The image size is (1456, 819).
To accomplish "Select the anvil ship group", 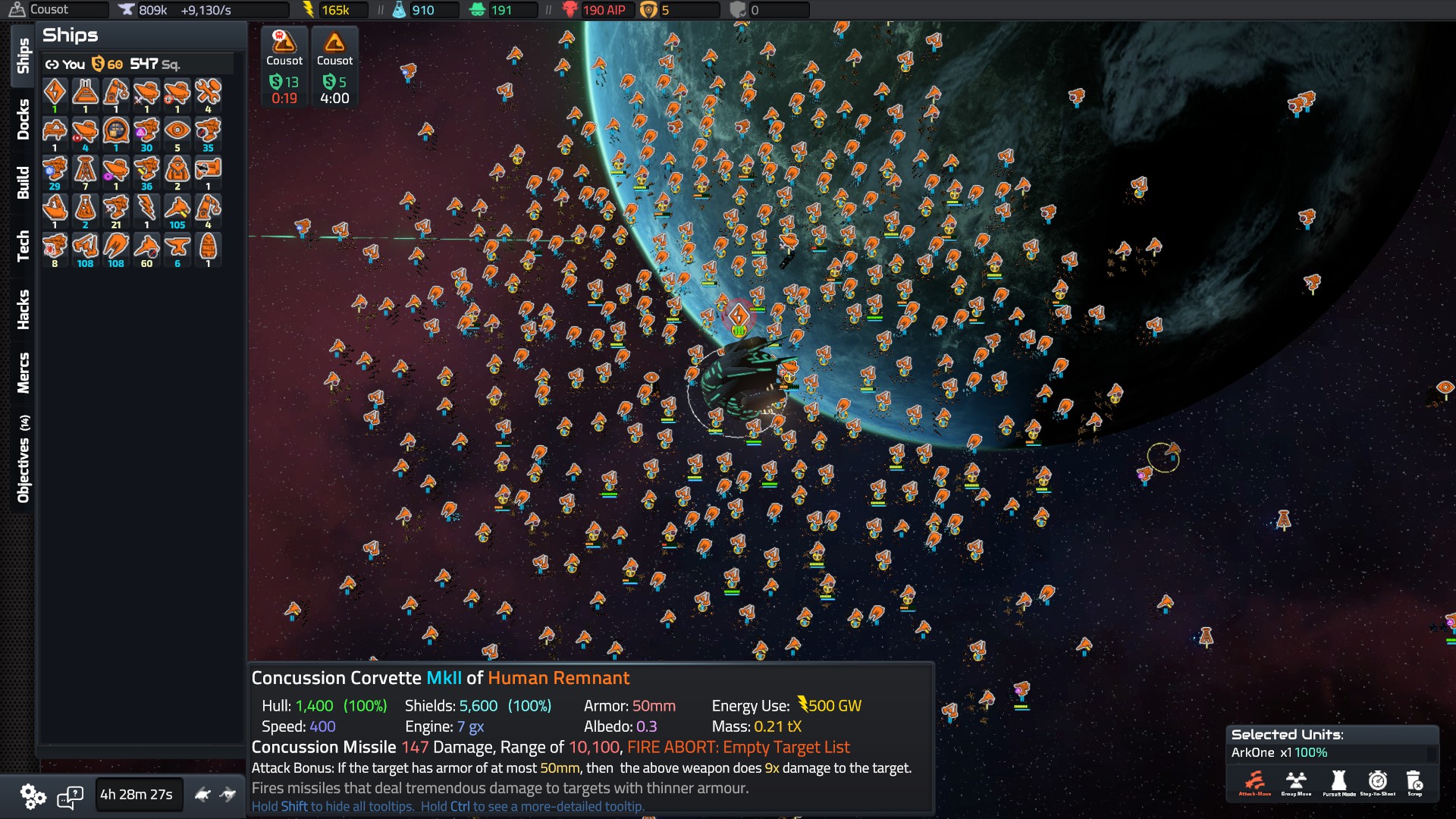I will click(x=177, y=247).
